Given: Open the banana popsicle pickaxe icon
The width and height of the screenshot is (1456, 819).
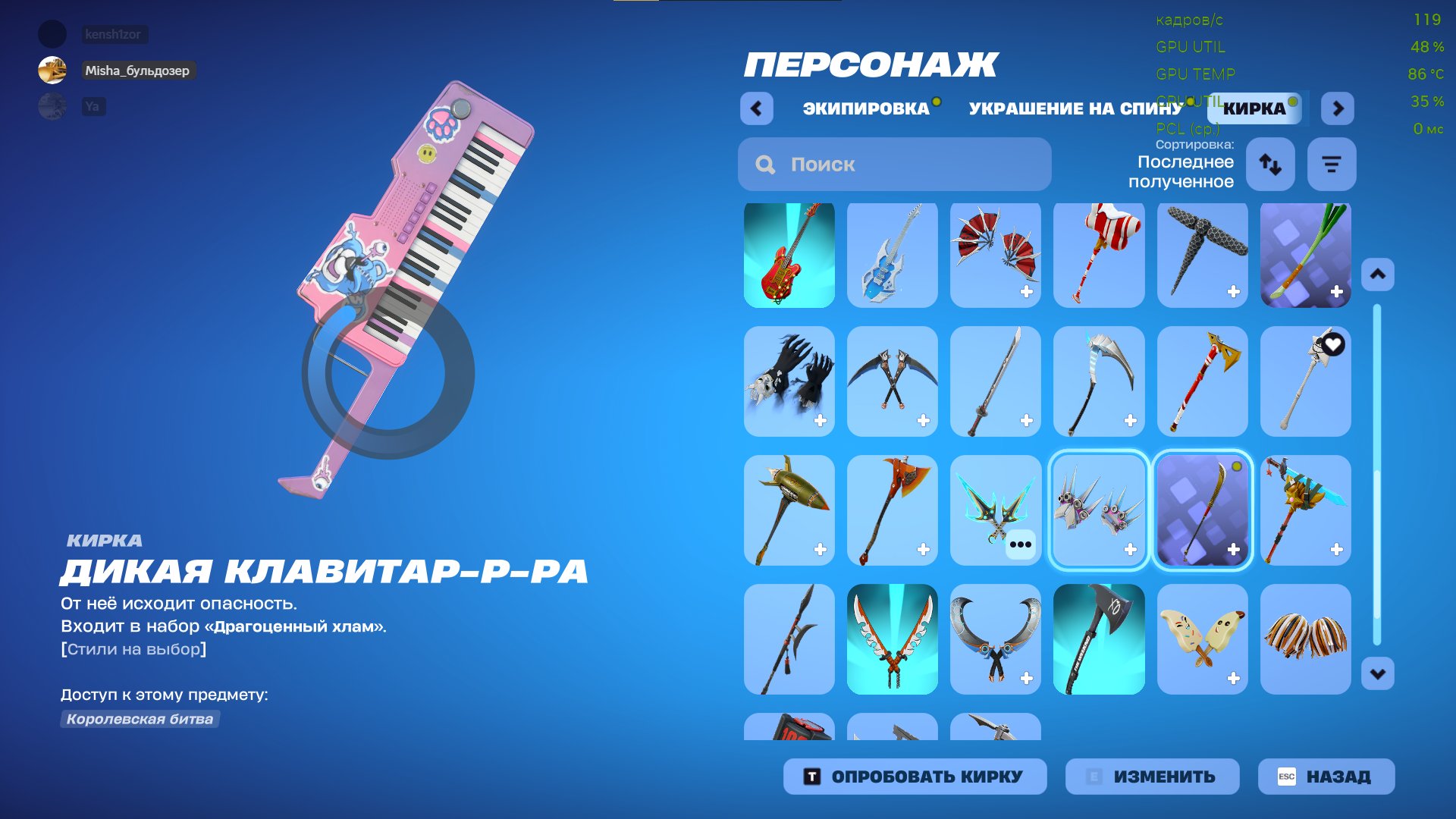Looking at the screenshot, I should pos(1201,639).
